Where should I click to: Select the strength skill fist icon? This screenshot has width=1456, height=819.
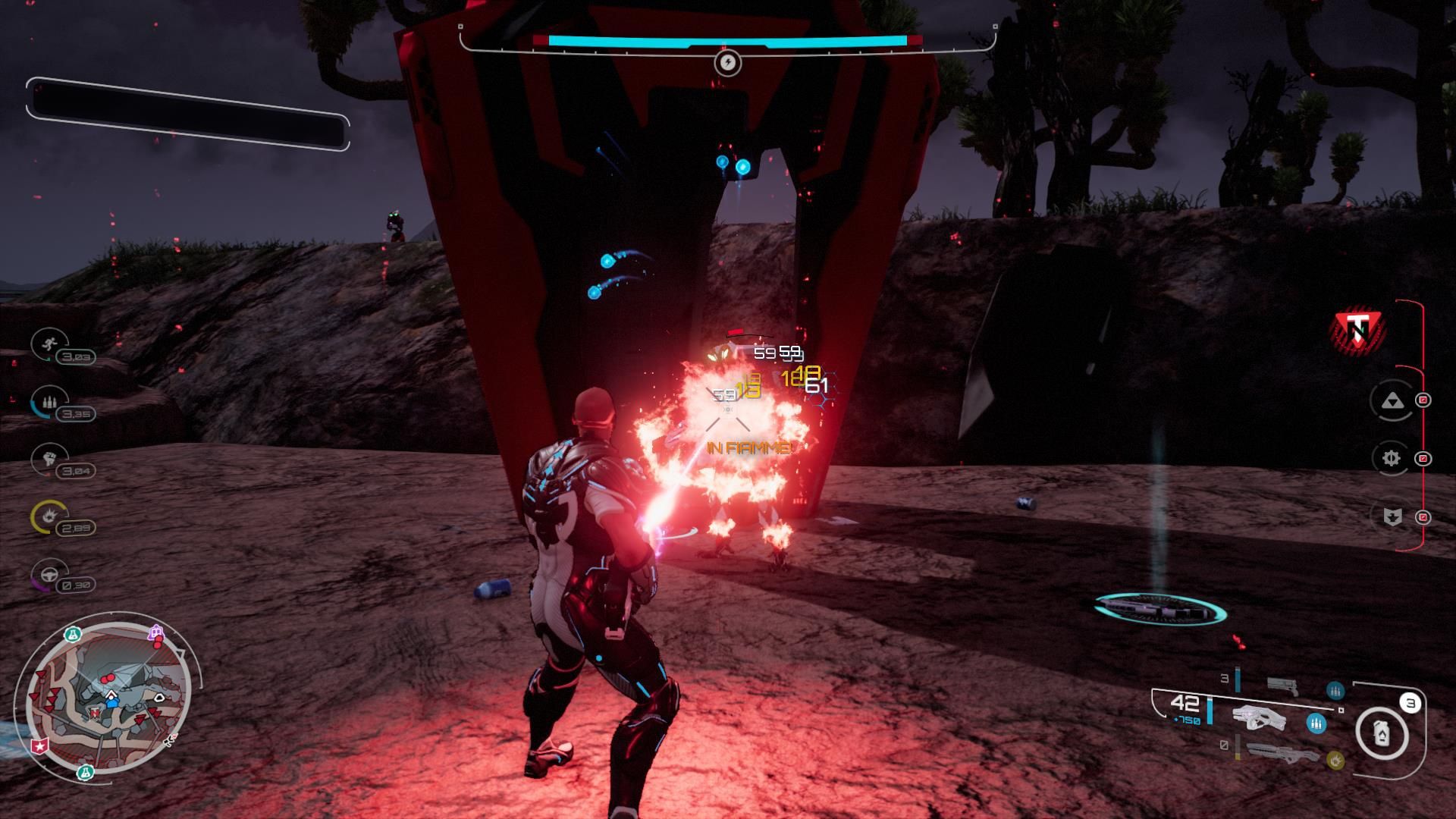click(x=48, y=458)
